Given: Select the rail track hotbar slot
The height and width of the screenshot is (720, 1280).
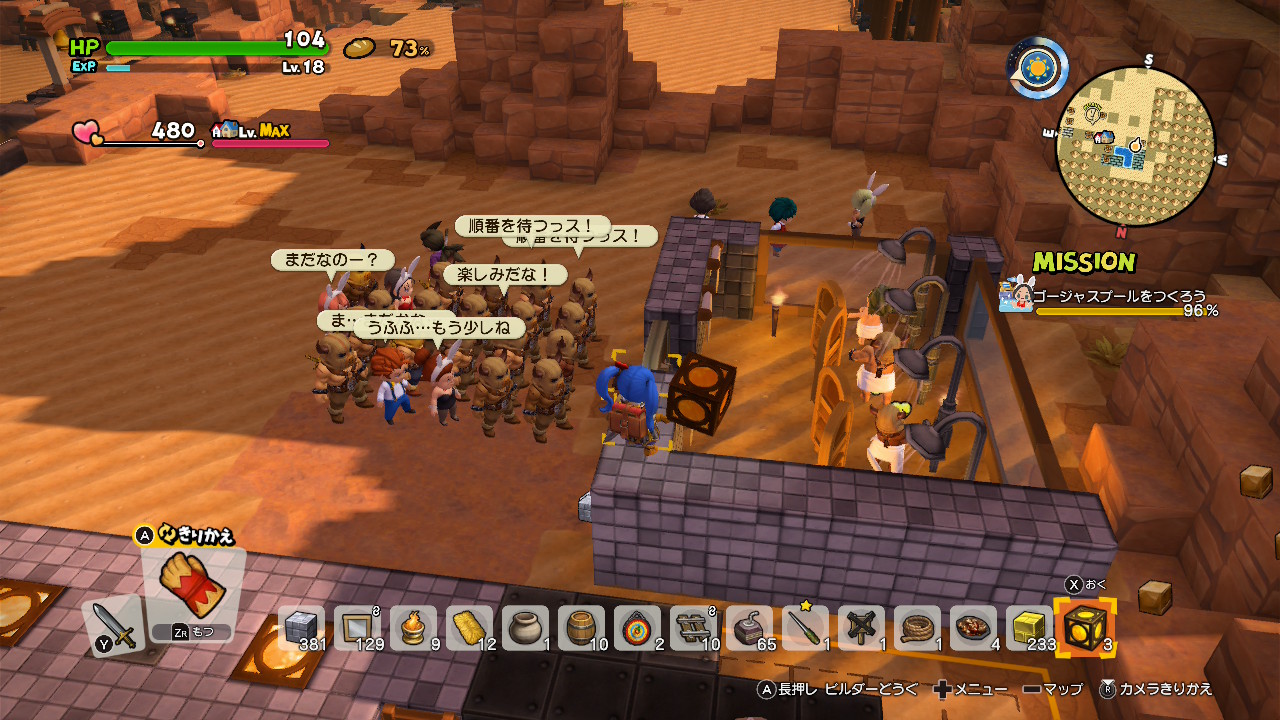Looking at the screenshot, I should point(693,629).
